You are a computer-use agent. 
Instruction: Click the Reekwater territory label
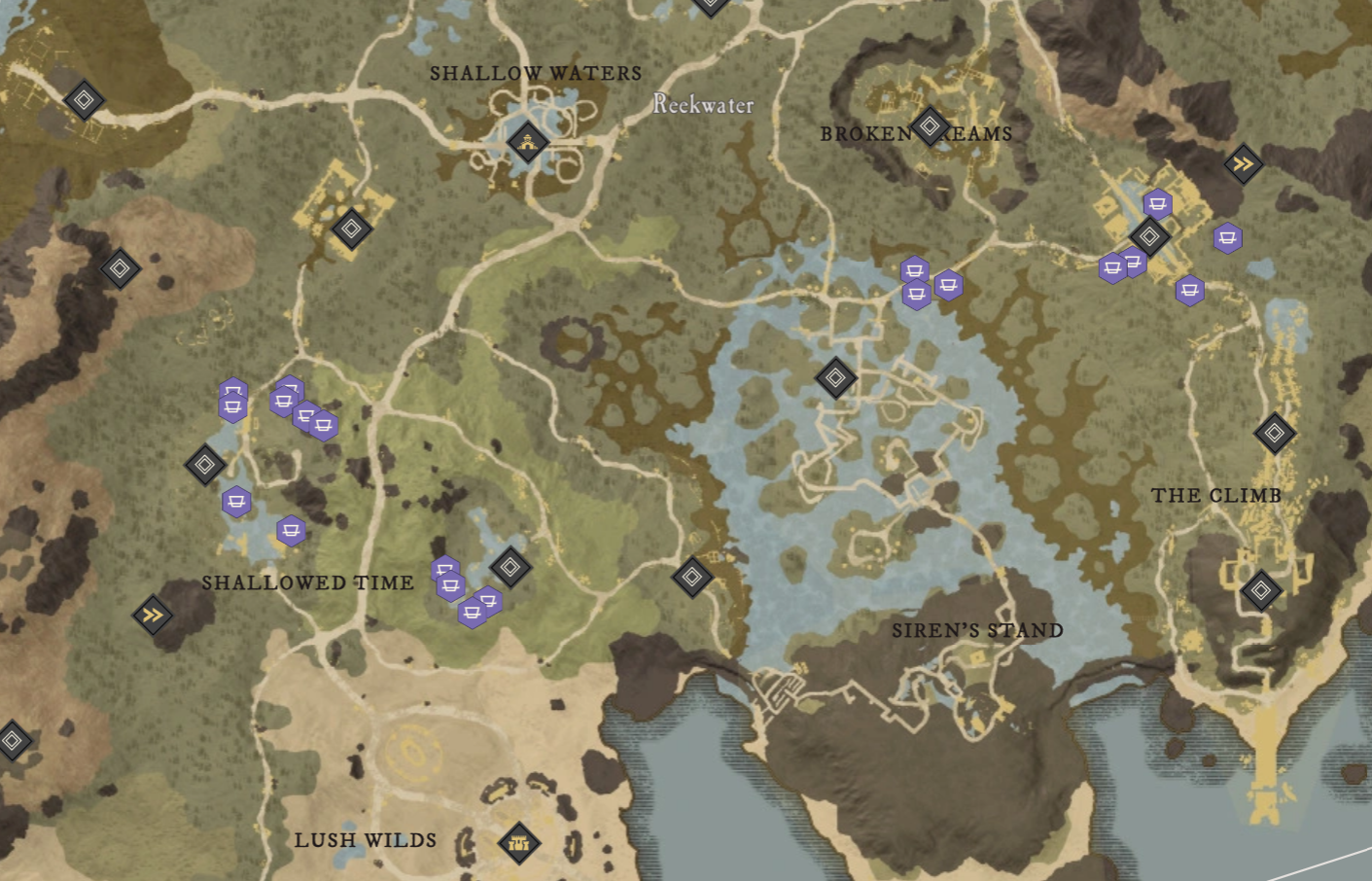(703, 106)
